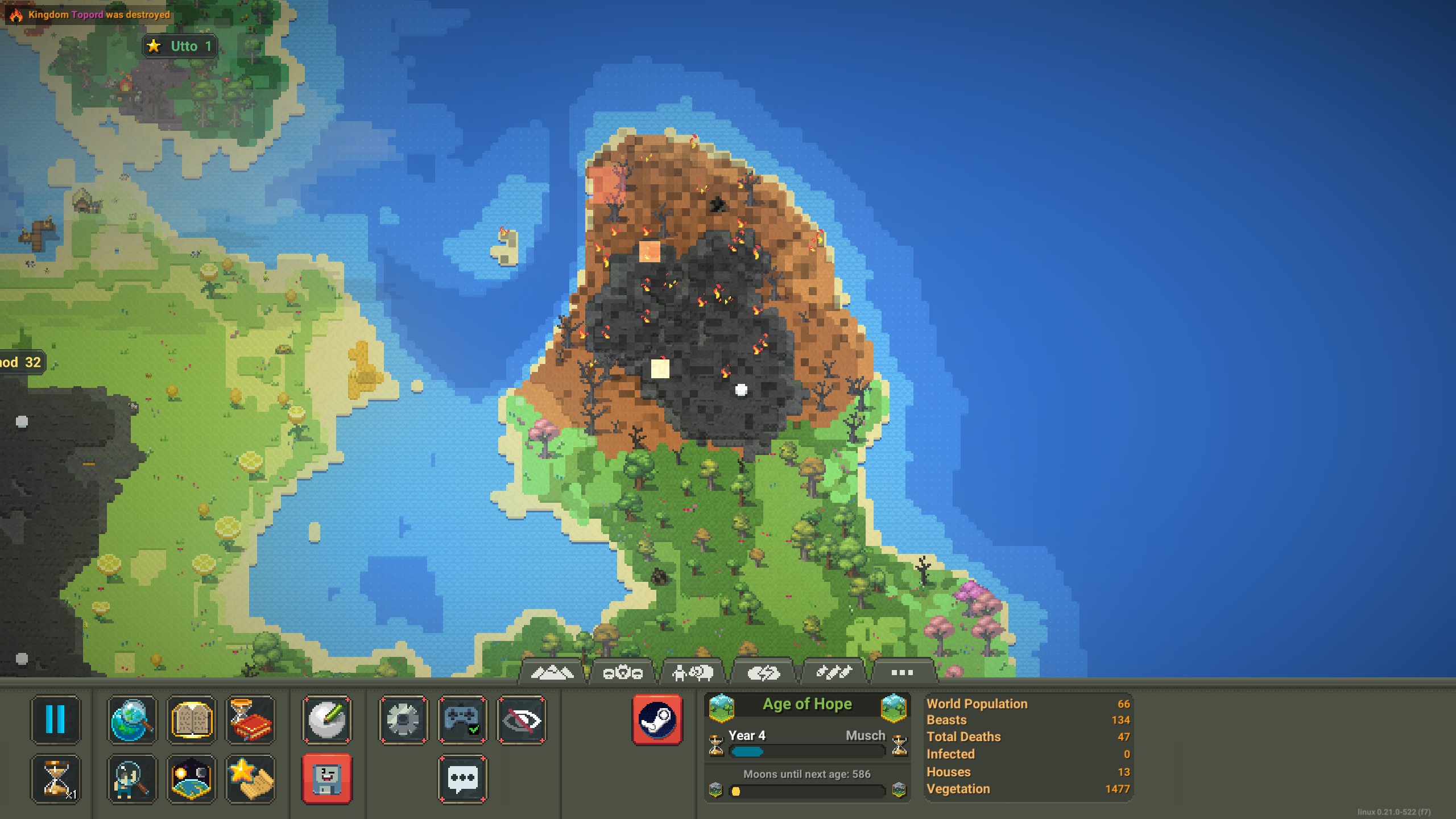Open the speech bubble chat button
This screenshot has height=819, width=1456.
tap(462, 779)
